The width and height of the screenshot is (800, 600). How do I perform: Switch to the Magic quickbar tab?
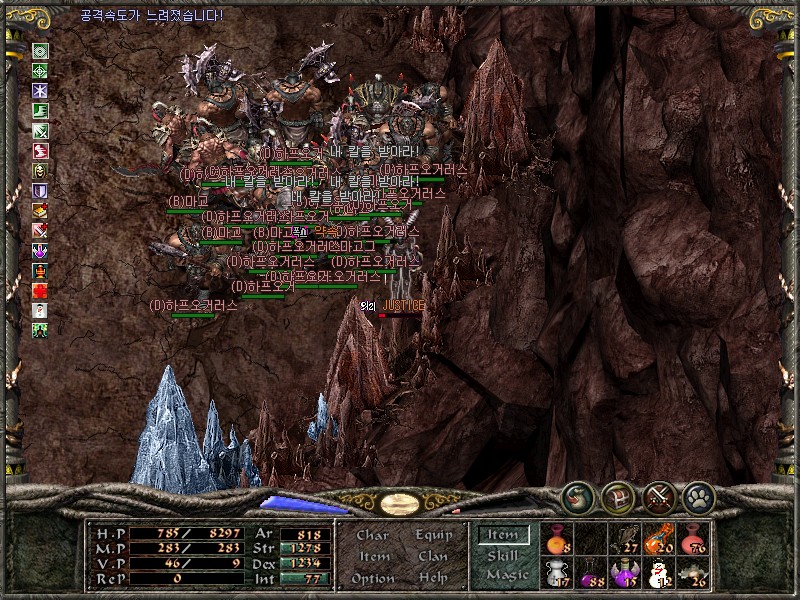506,575
